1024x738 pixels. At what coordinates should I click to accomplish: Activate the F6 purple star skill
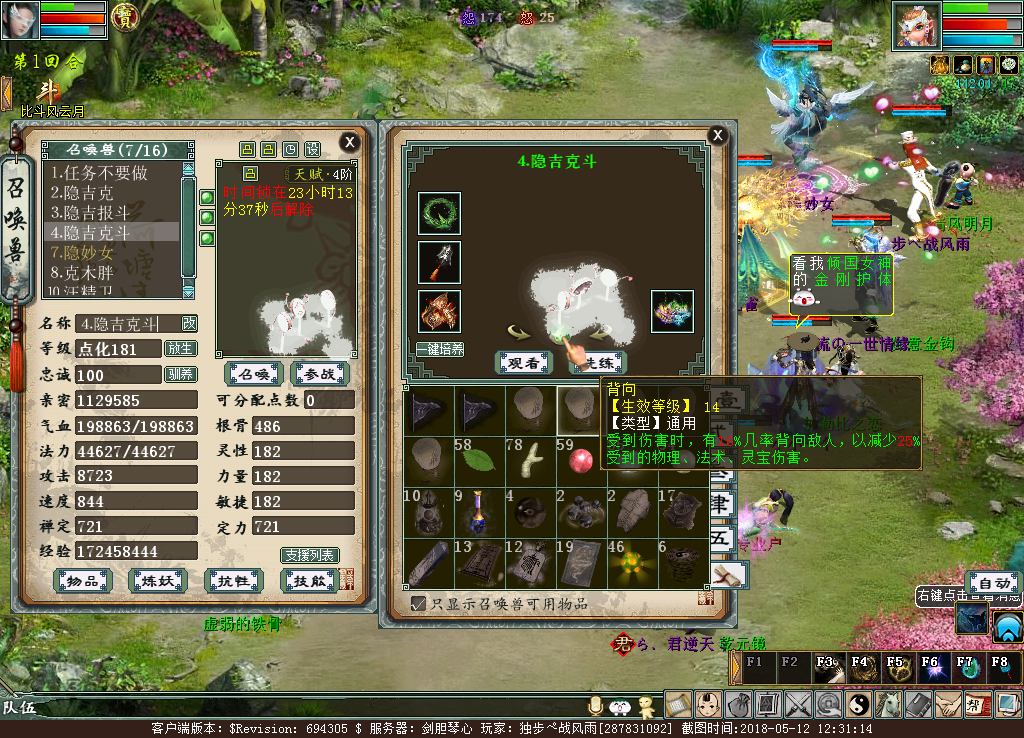(x=930, y=669)
